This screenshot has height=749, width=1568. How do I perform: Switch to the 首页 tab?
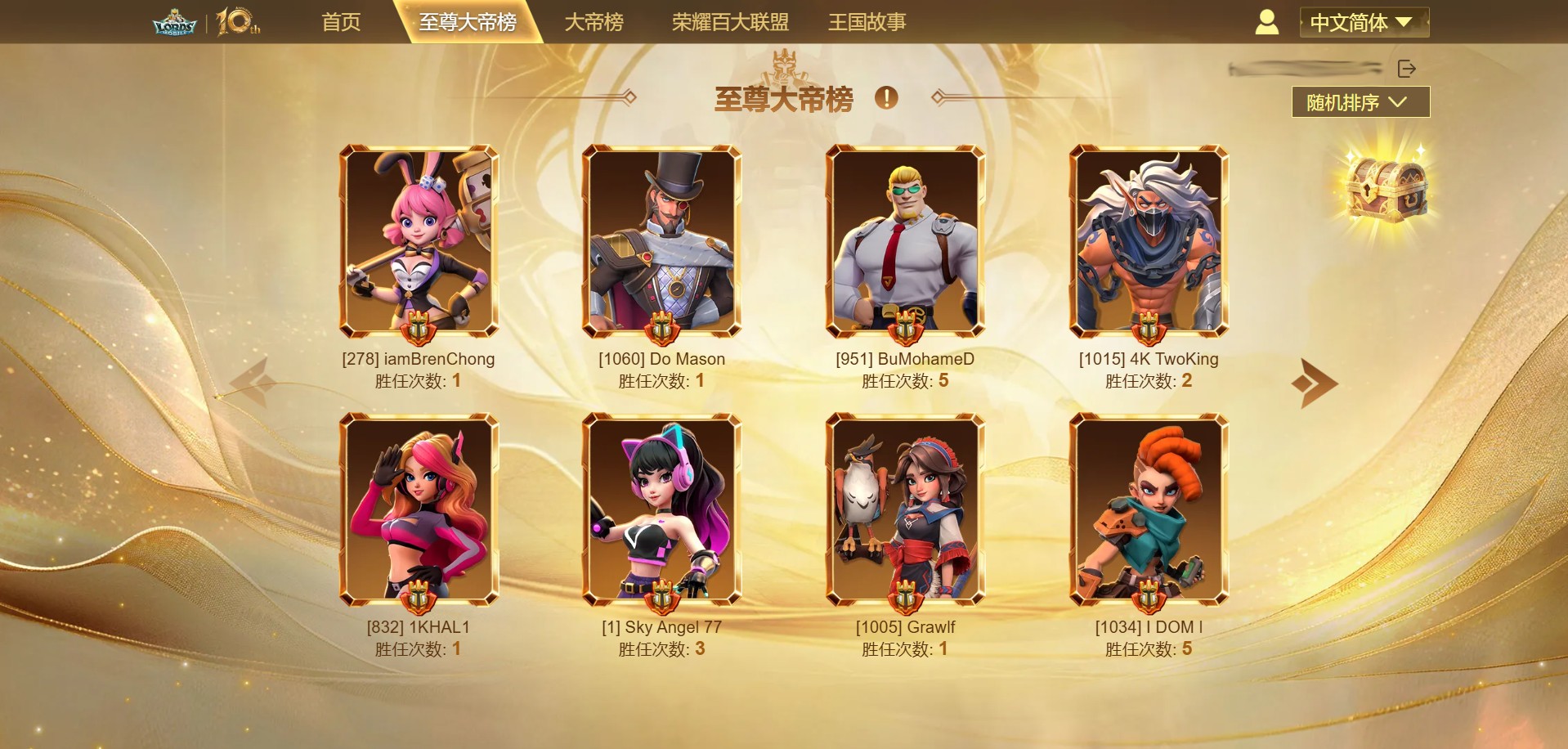click(341, 22)
